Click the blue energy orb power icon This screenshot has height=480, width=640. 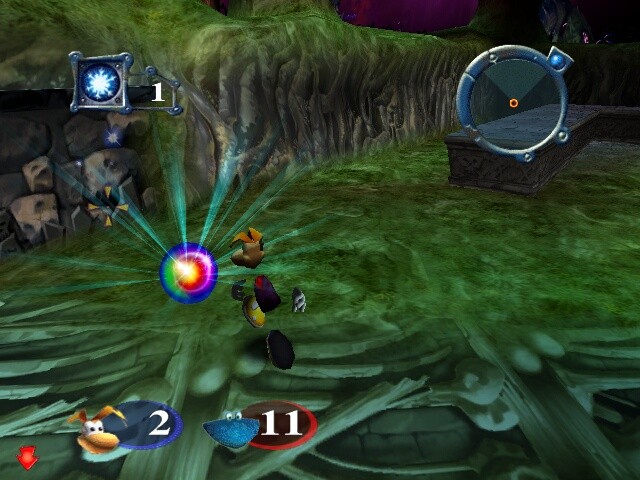[x=101, y=81]
